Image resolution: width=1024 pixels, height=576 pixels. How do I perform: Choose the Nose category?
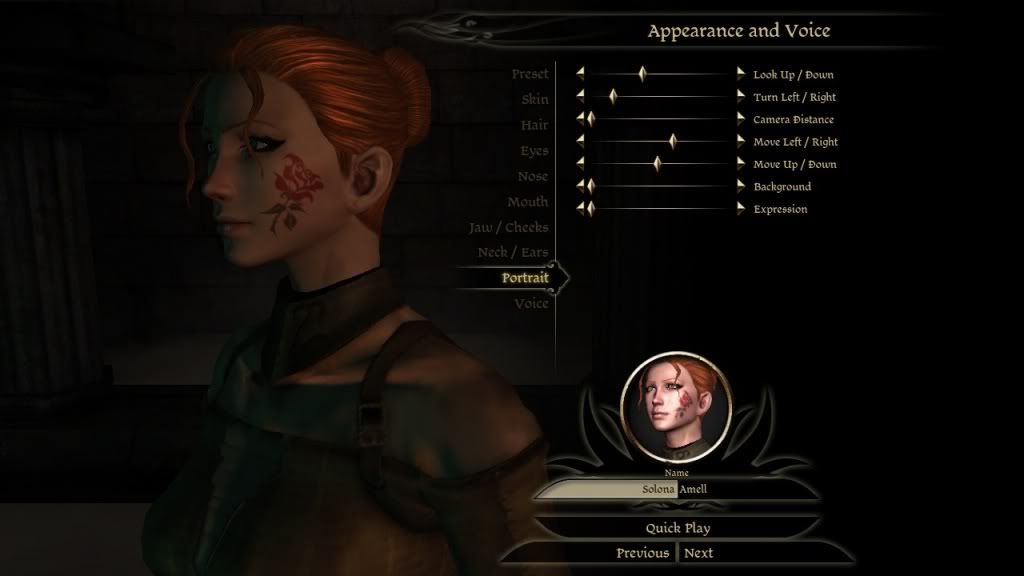coord(532,176)
